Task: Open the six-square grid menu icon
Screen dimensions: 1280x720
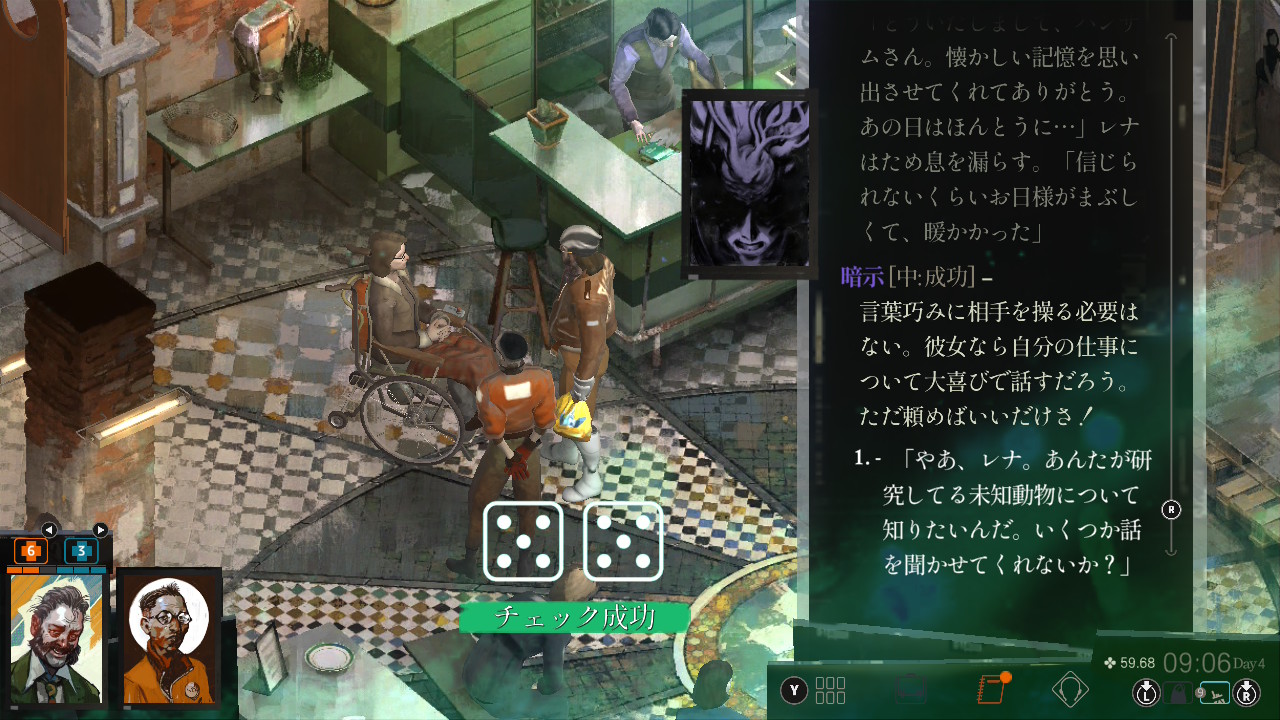Action: click(830, 690)
